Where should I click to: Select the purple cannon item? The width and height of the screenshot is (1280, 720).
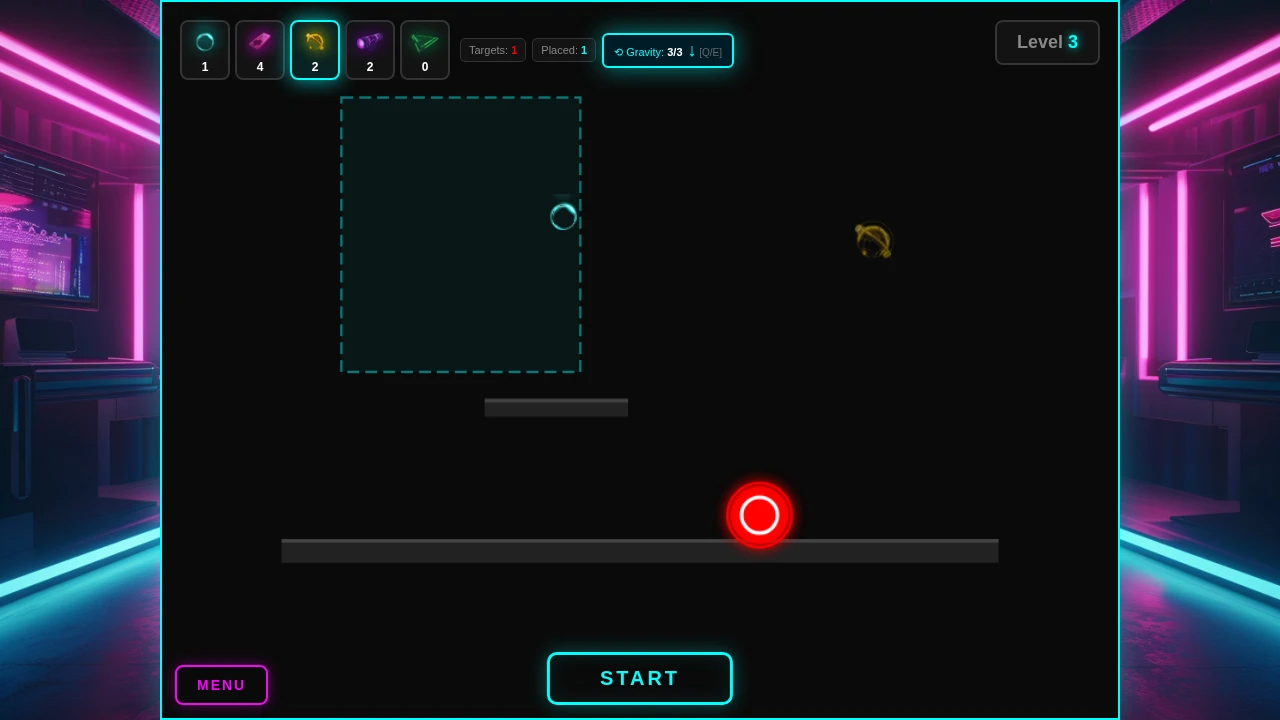pyautogui.click(x=370, y=50)
